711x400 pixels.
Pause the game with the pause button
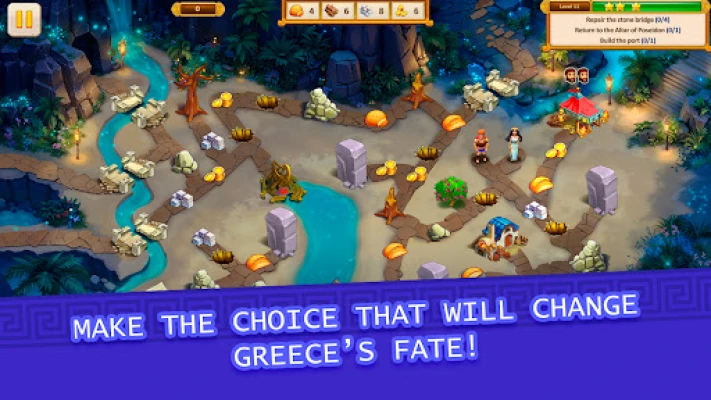coord(24,20)
